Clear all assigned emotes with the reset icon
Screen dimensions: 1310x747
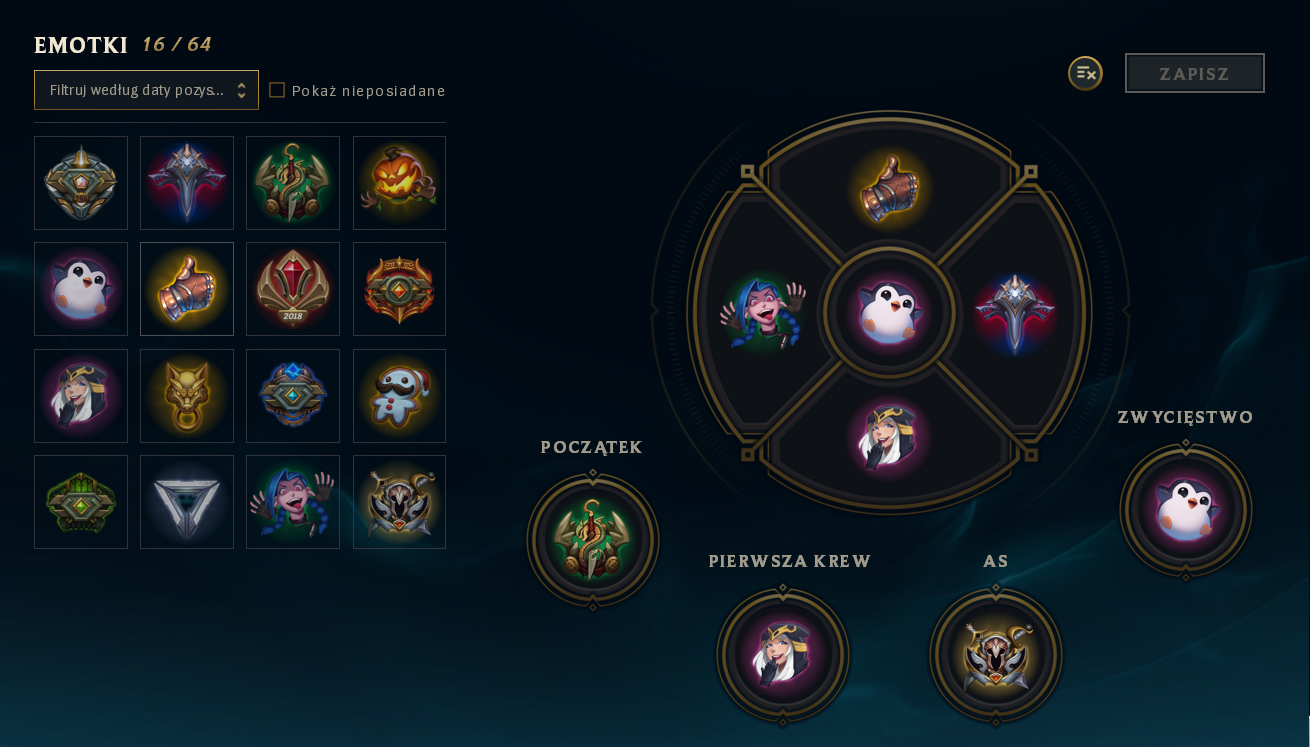[1085, 73]
